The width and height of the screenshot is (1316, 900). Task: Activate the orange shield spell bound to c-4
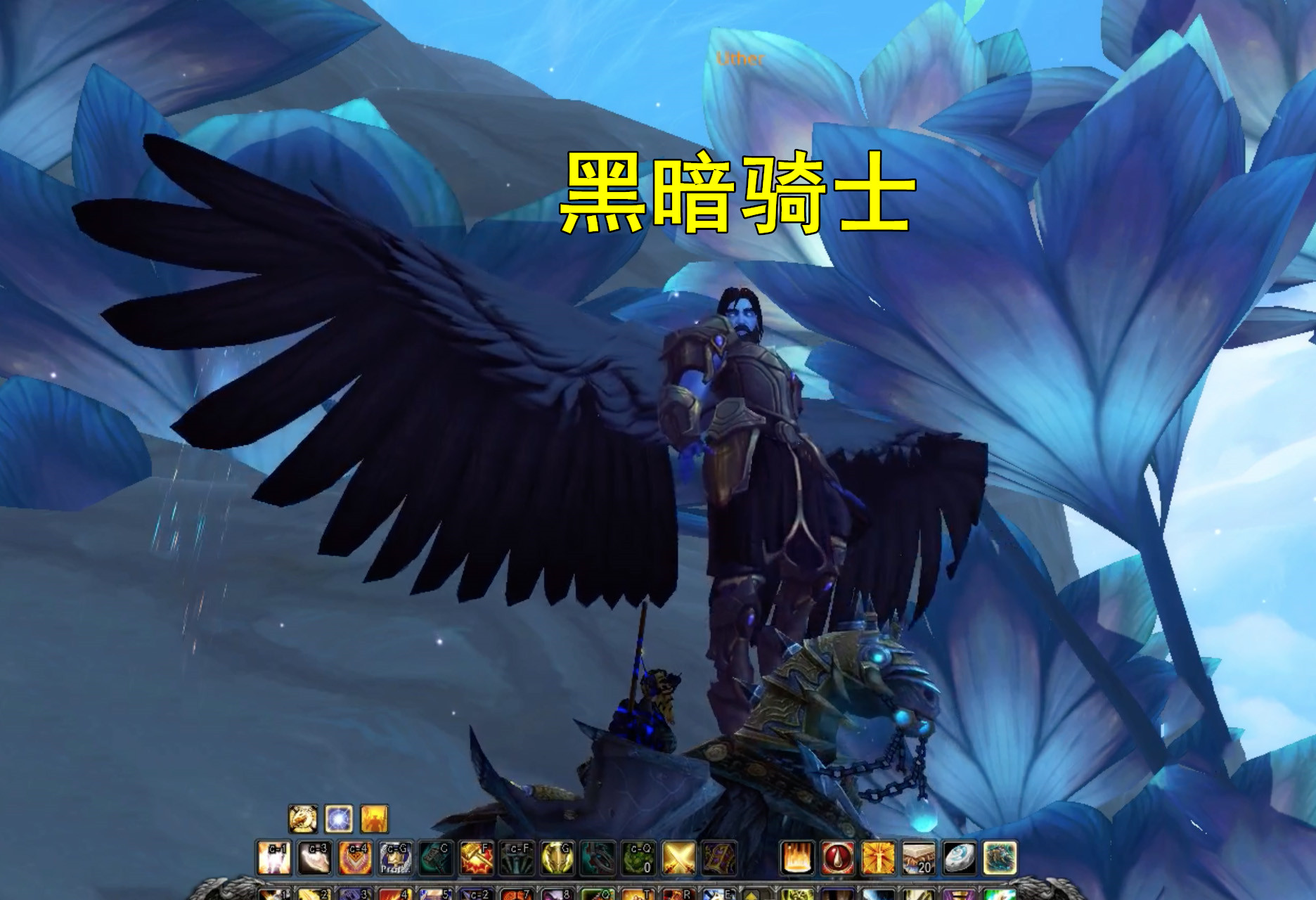tap(355, 856)
